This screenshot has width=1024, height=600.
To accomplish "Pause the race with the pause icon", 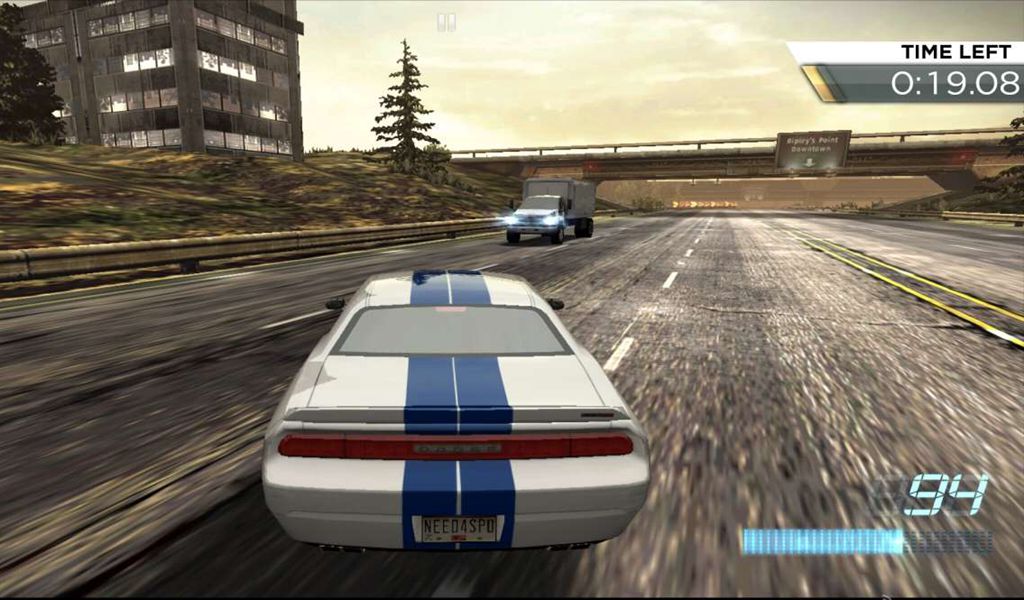I will click(447, 22).
